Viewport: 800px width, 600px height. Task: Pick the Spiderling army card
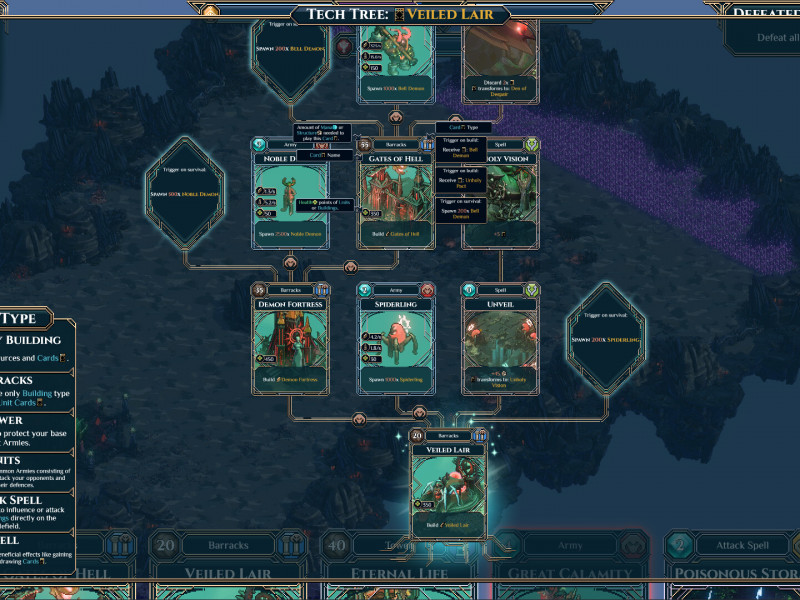point(396,338)
